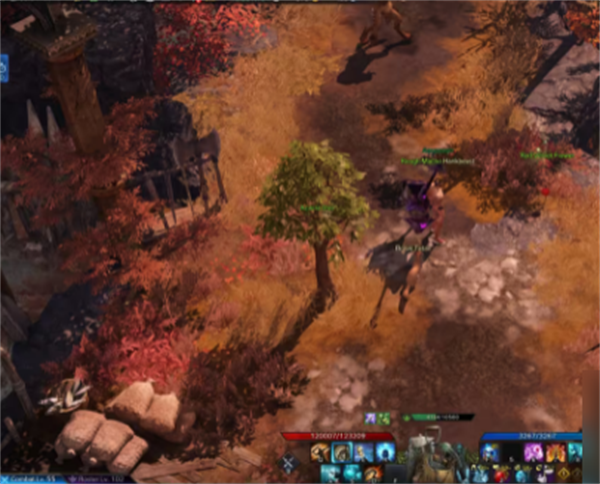Click the purple buff icon above the hotbar
This screenshot has height=484, width=600.
pos(370,418)
